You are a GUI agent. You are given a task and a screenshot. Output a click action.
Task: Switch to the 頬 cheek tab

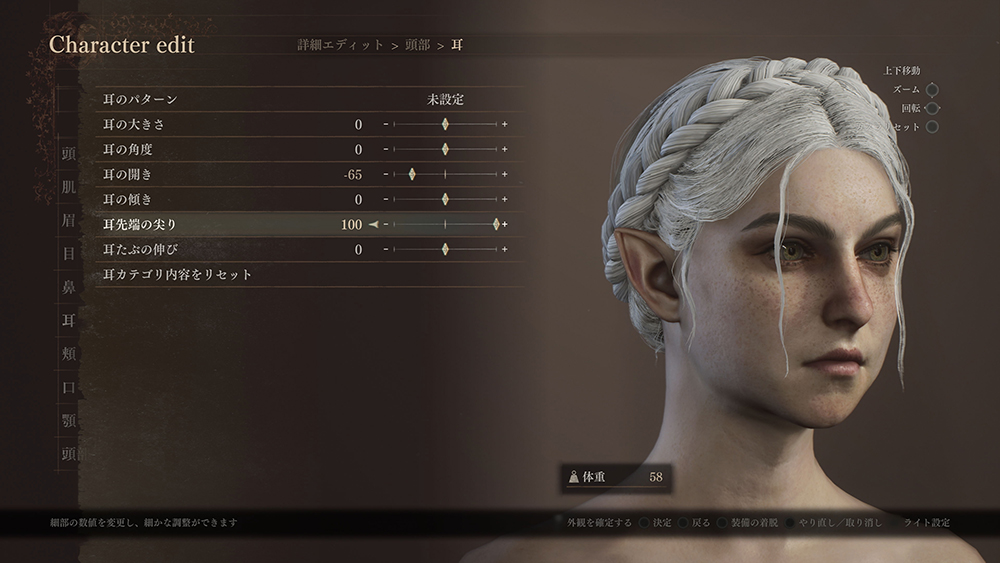click(x=69, y=353)
